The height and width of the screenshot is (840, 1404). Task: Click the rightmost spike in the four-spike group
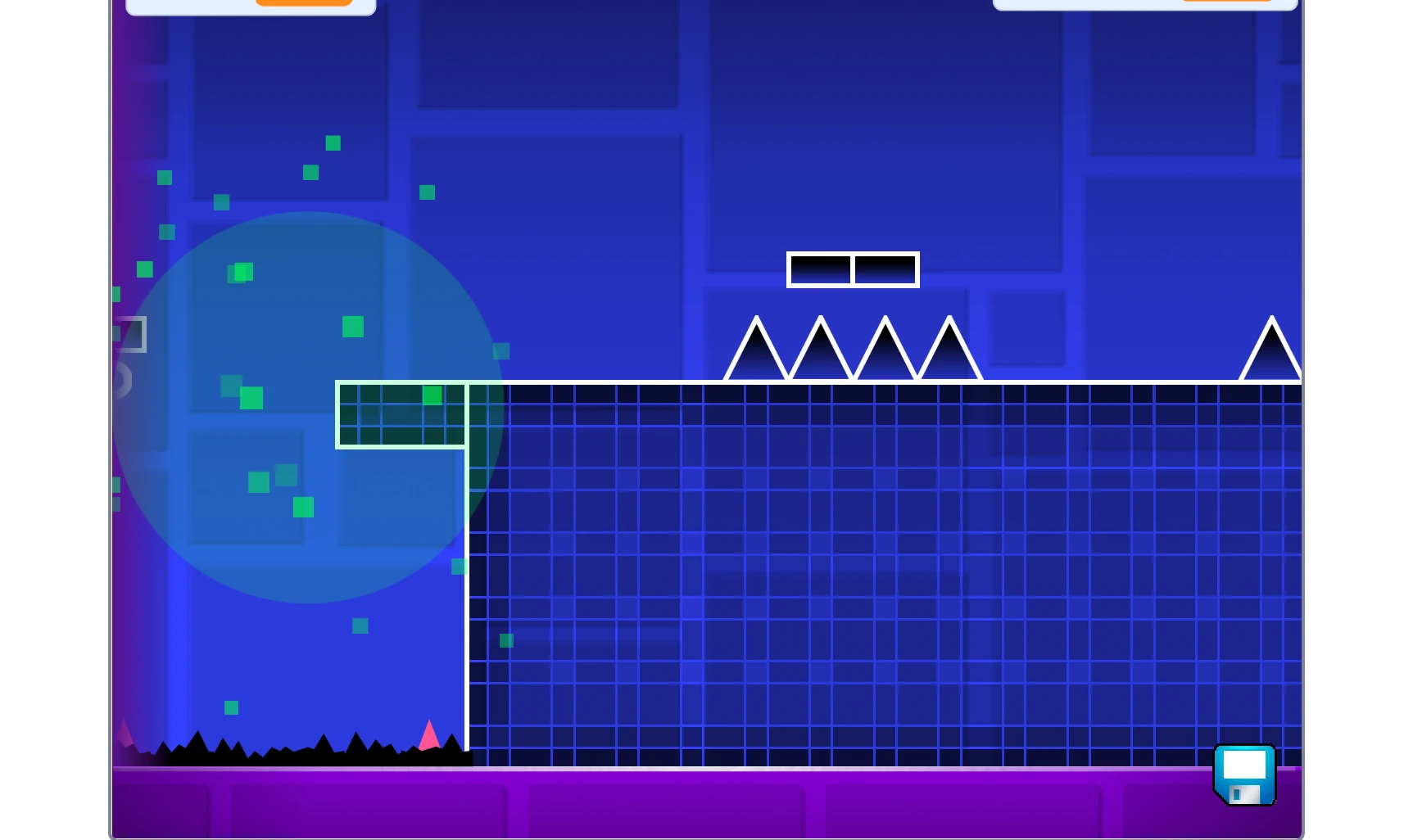pos(948,356)
